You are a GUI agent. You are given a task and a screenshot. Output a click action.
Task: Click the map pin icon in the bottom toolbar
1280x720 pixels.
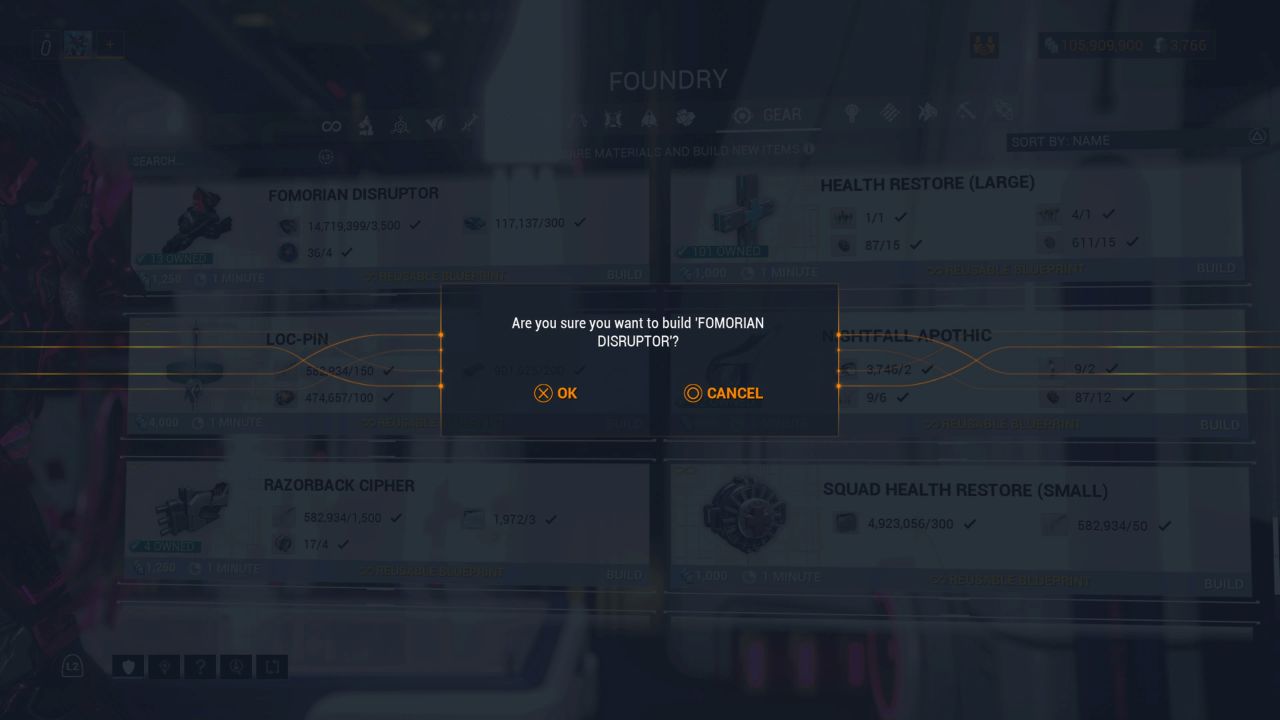click(164, 666)
